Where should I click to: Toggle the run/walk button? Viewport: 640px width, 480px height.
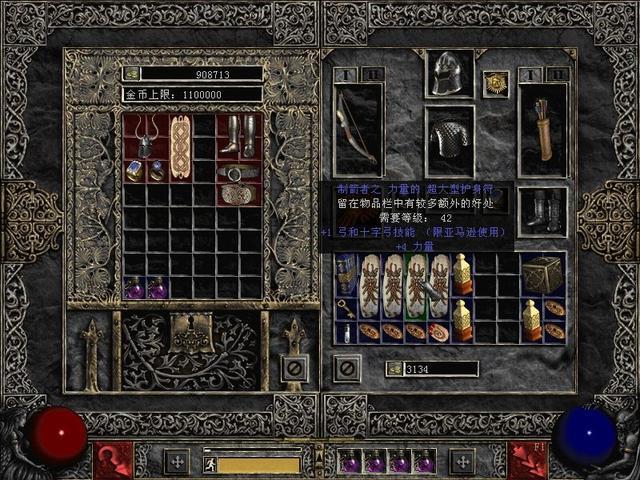point(211,464)
